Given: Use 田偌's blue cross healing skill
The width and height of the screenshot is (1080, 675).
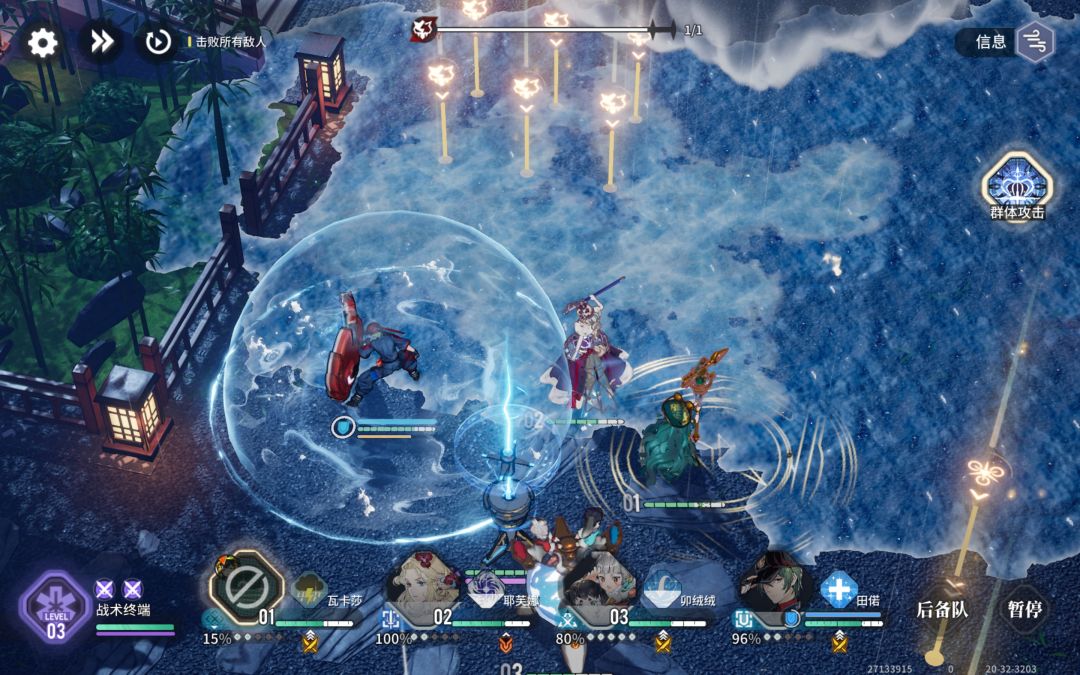Looking at the screenshot, I should [839, 589].
